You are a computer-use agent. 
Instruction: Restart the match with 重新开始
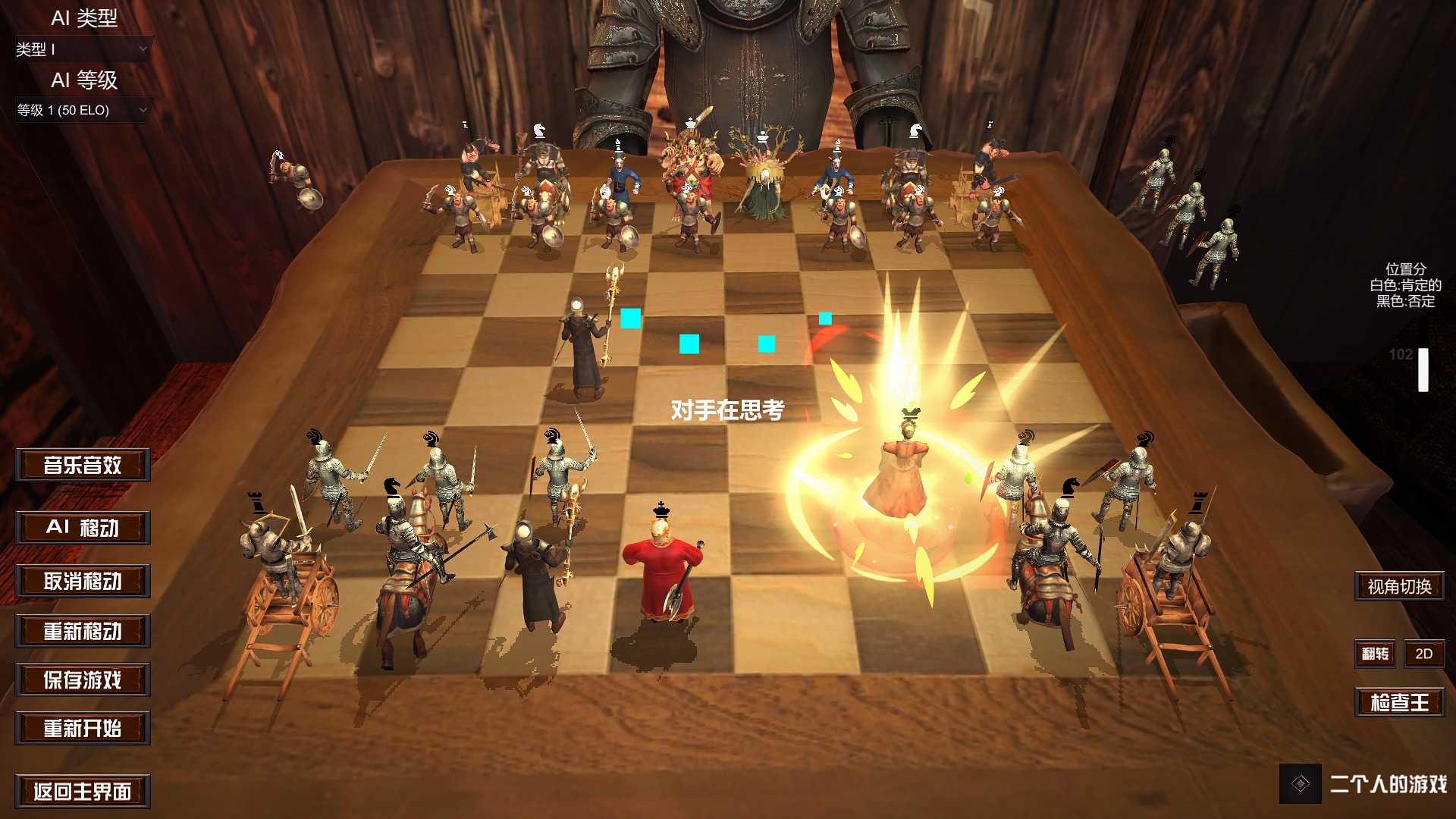click(x=82, y=729)
